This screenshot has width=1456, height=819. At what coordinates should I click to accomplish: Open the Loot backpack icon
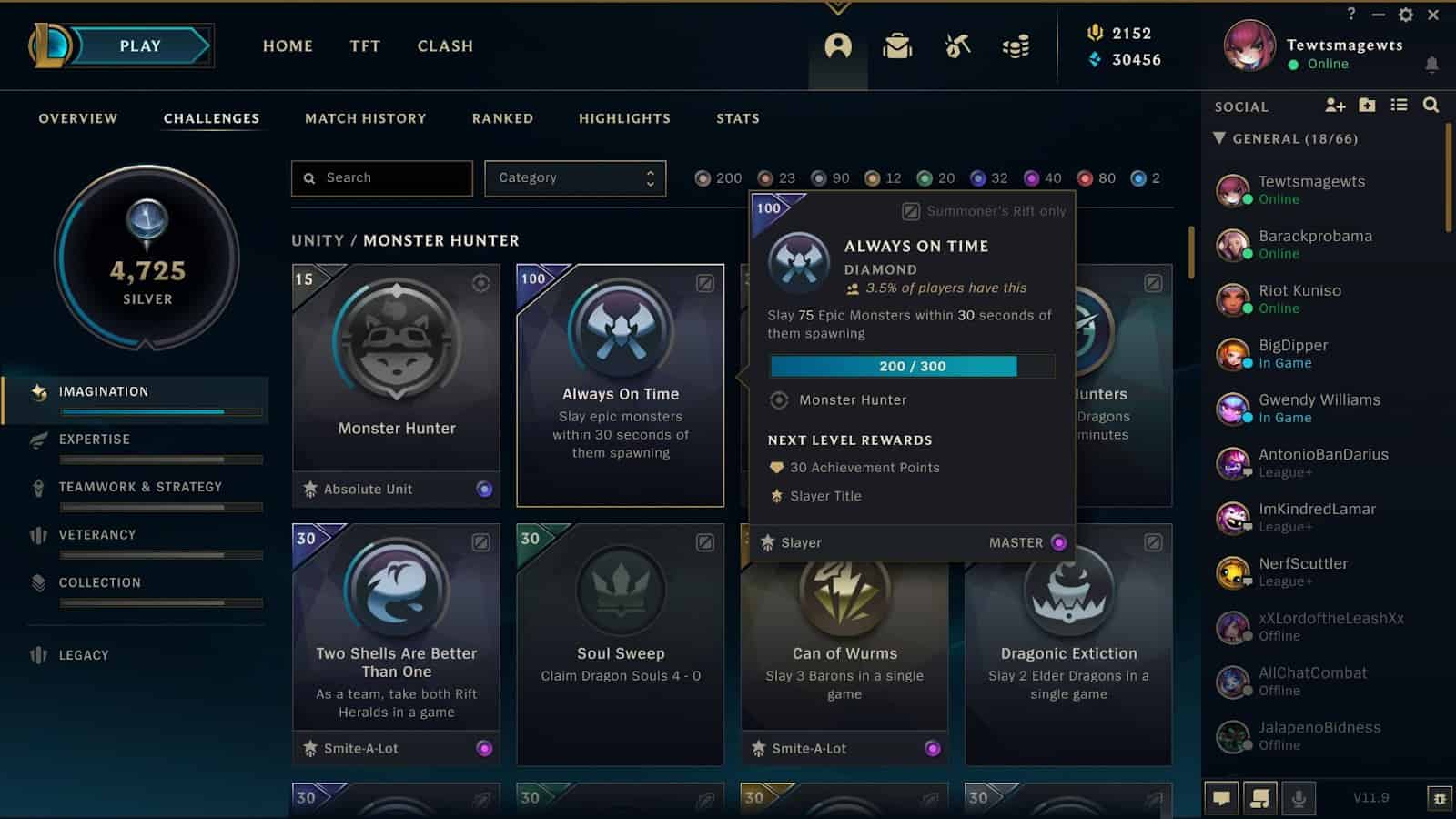[896, 46]
